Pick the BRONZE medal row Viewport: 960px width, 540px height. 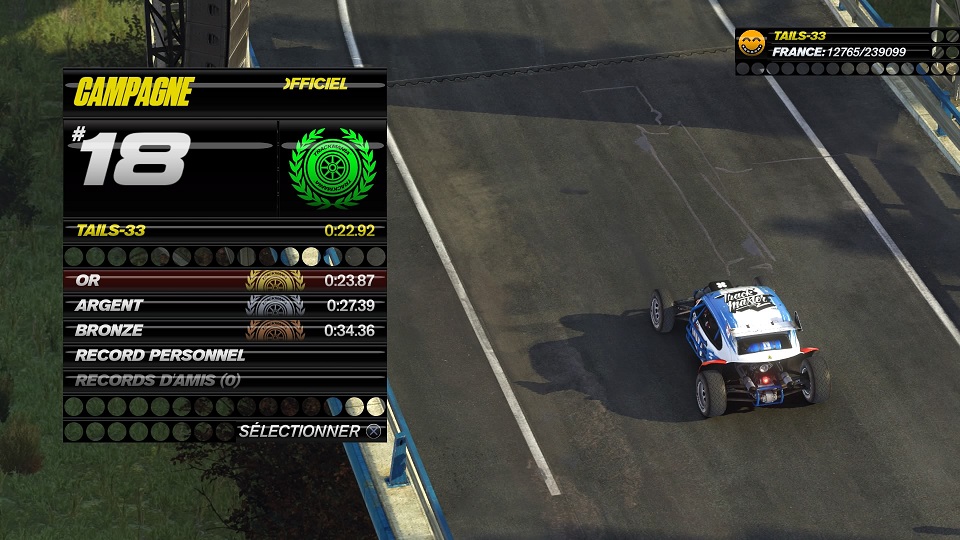tap(224, 330)
